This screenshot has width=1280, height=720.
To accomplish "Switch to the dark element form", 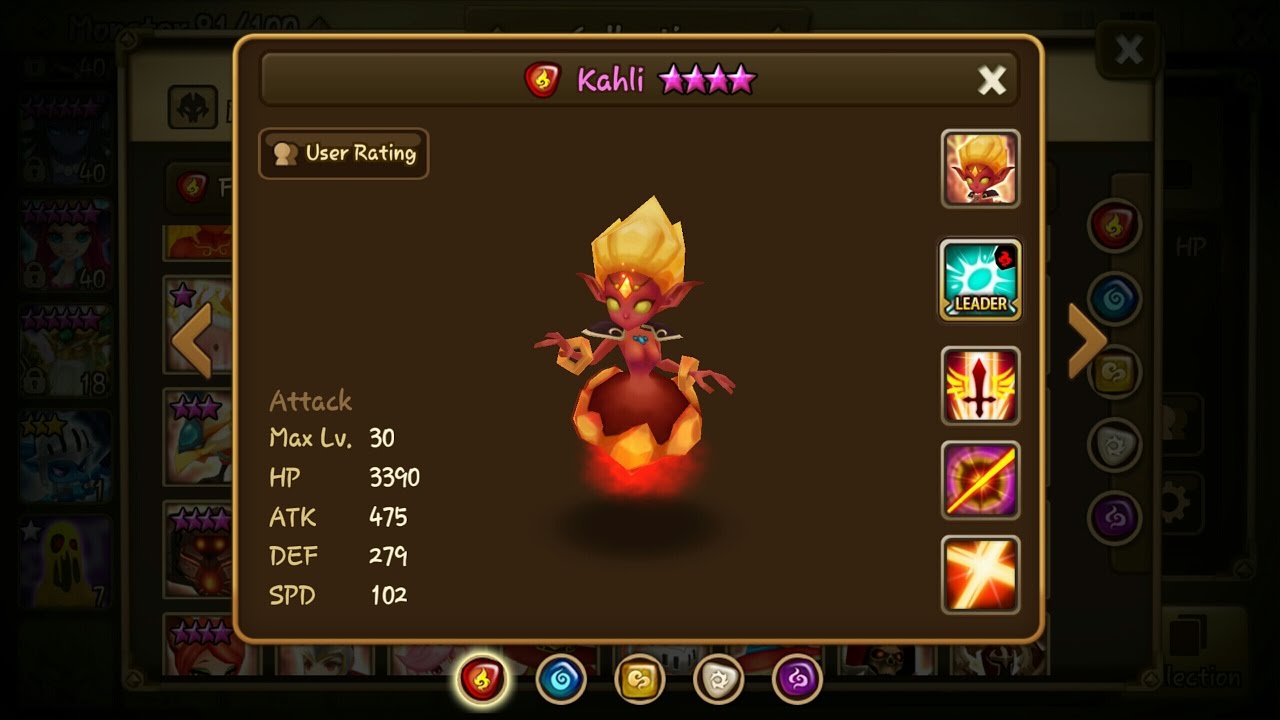I will 798,680.
